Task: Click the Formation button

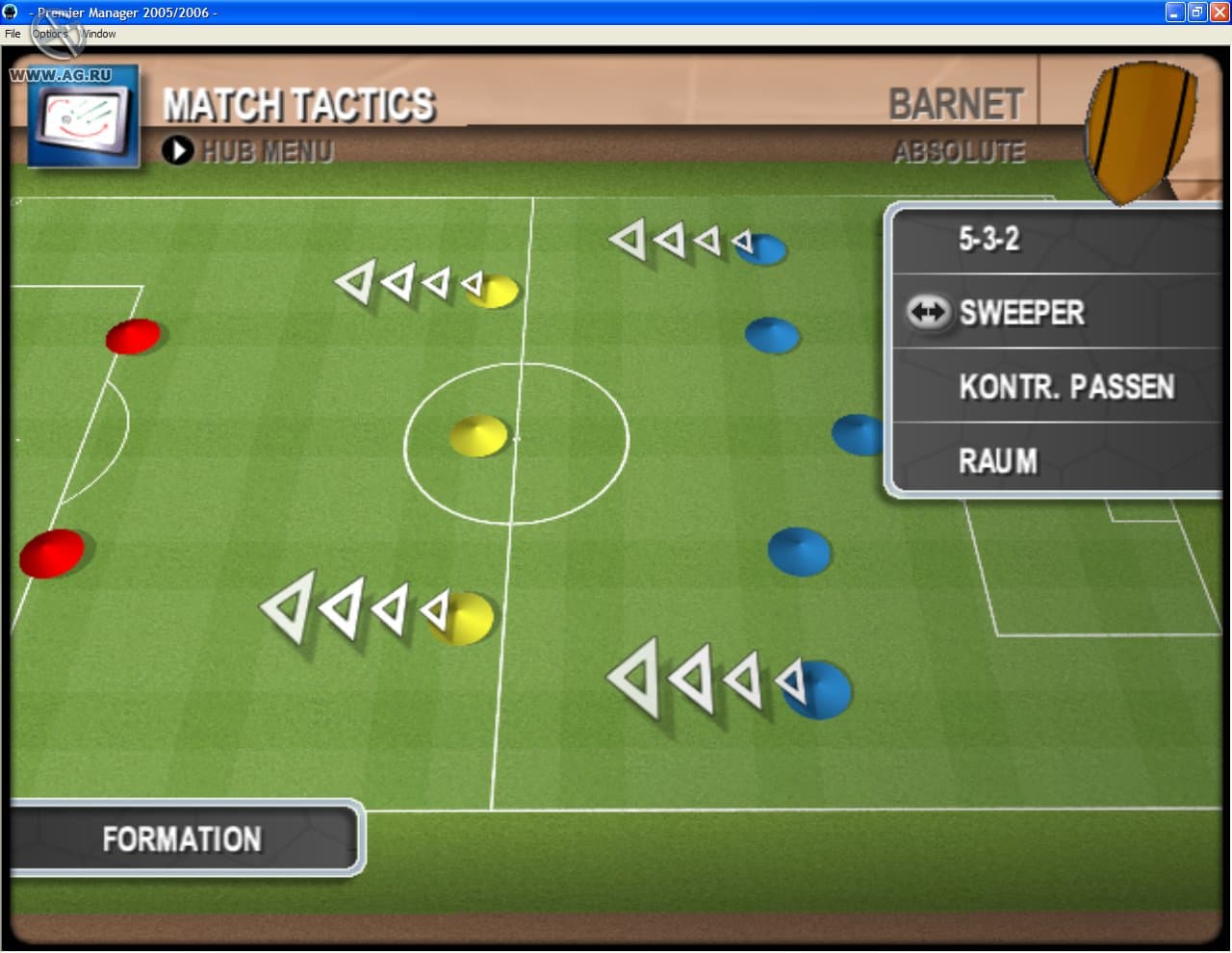Action: (182, 838)
